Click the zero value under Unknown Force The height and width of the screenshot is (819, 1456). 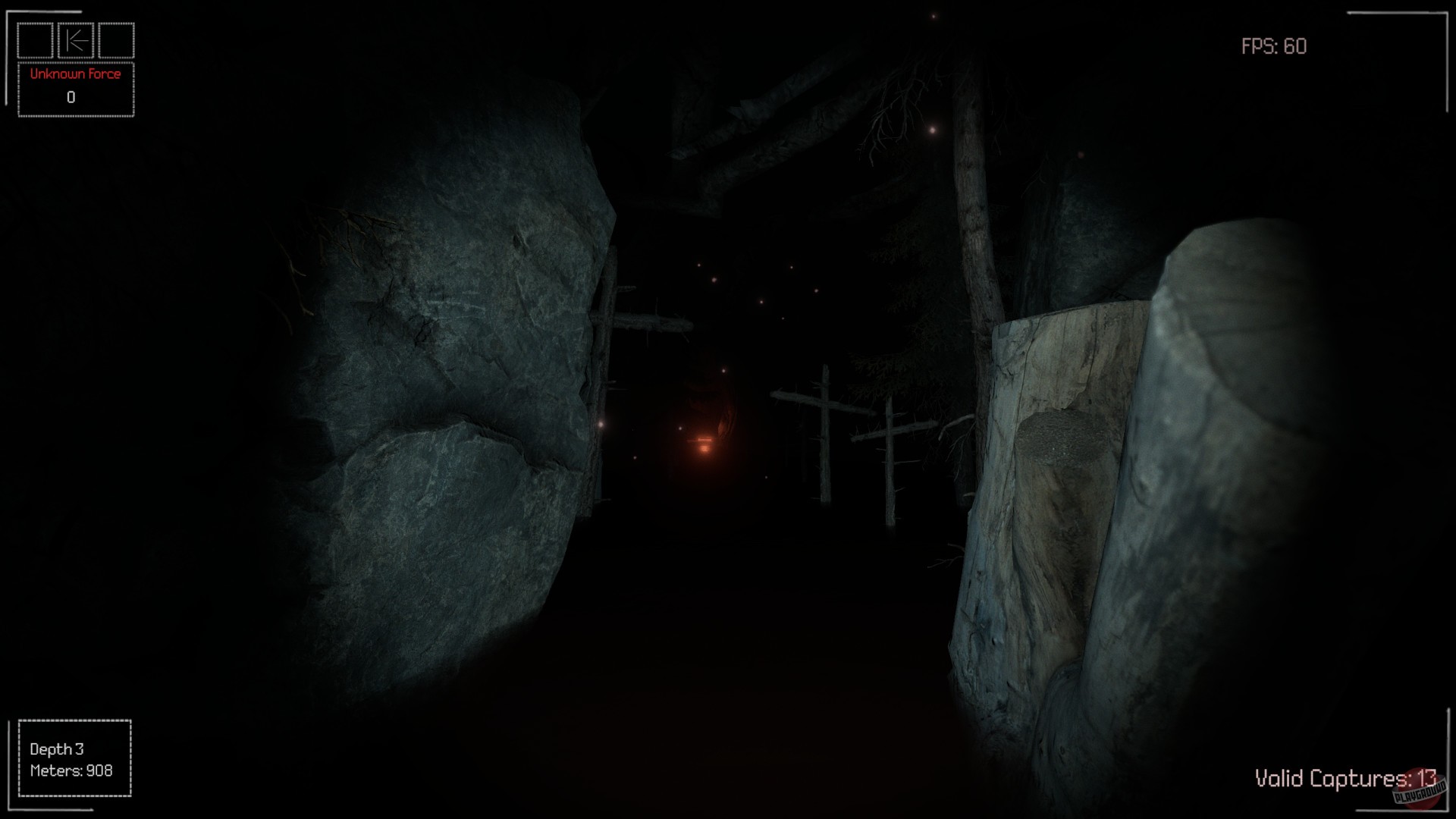click(x=71, y=96)
